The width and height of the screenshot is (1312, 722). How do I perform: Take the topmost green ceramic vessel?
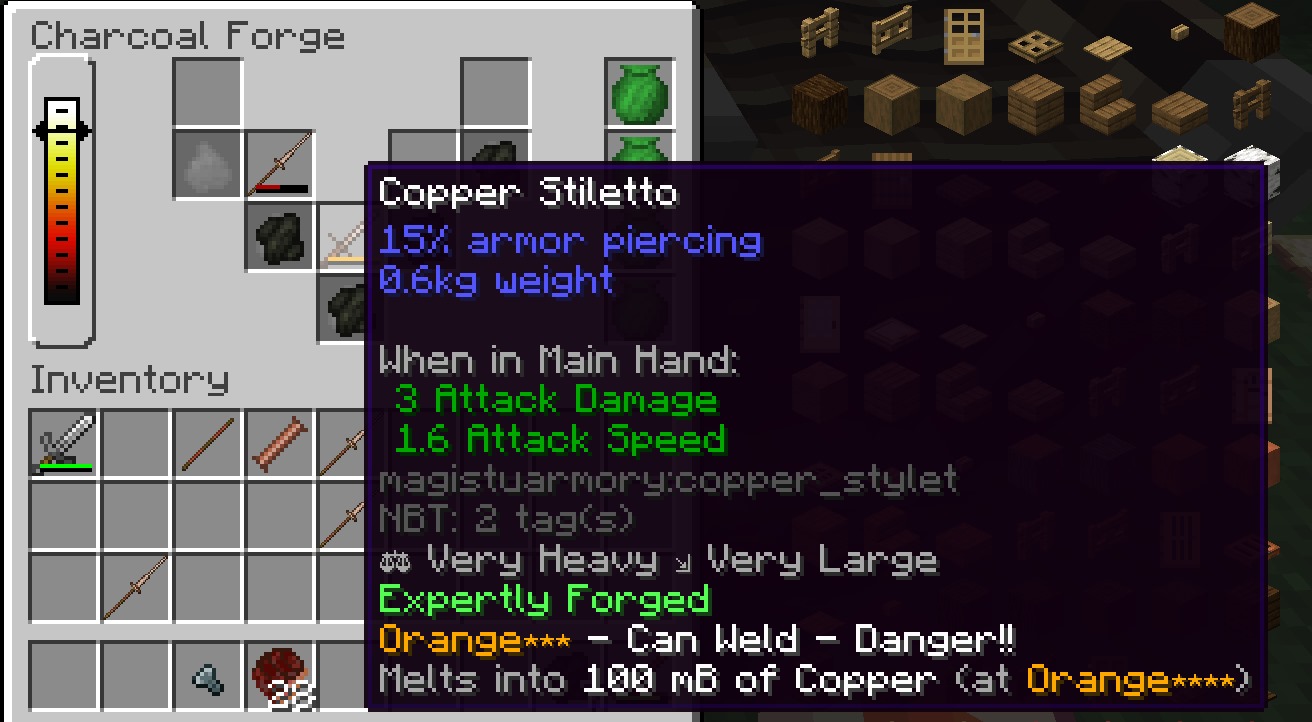pyautogui.click(x=639, y=90)
